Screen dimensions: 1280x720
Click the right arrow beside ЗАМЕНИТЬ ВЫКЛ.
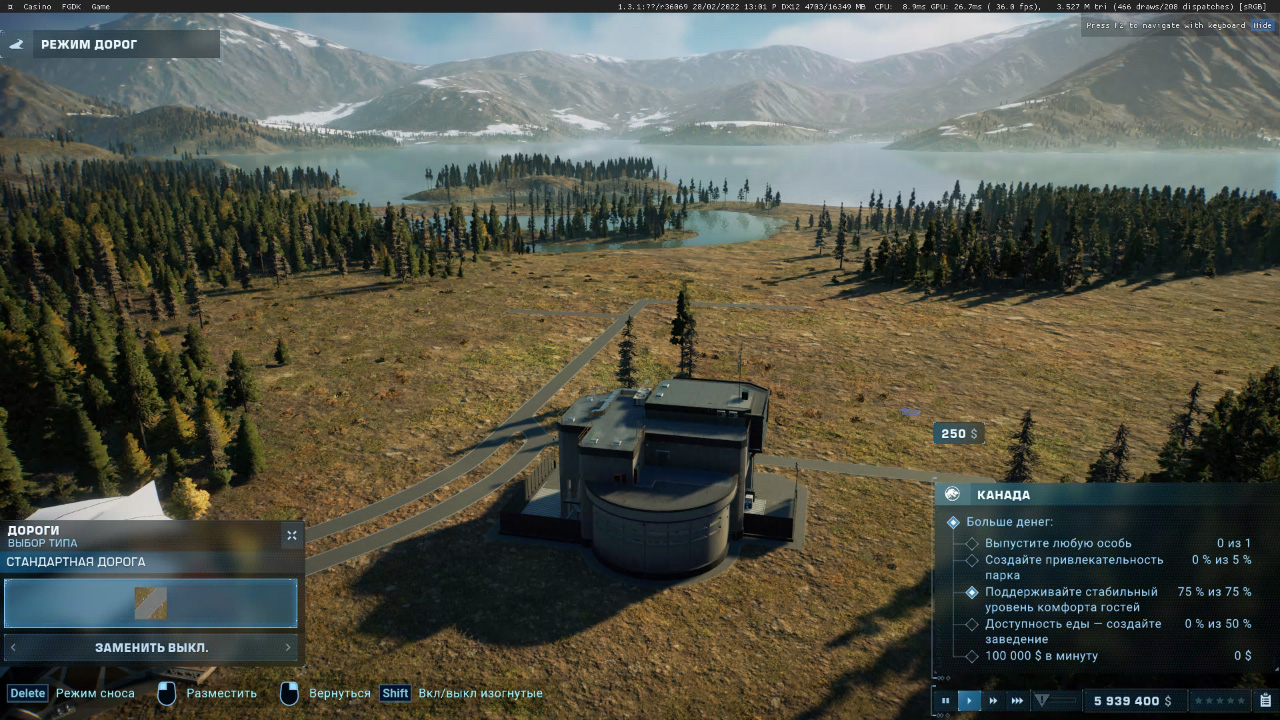289,648
